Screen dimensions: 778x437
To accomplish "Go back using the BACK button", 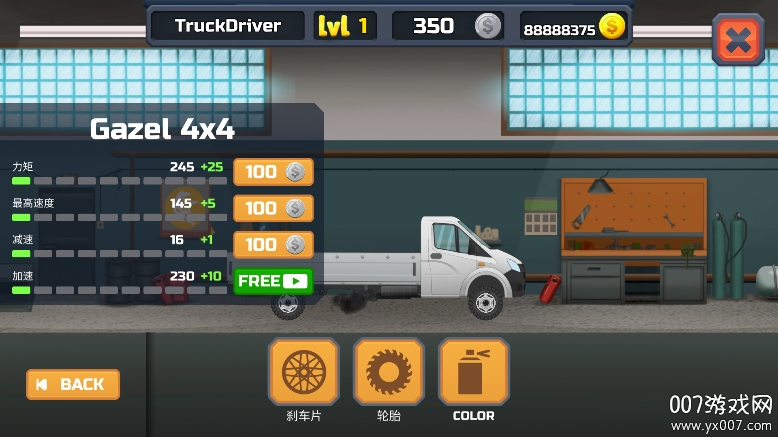I will pyautogui.click(x=73, y=384).
